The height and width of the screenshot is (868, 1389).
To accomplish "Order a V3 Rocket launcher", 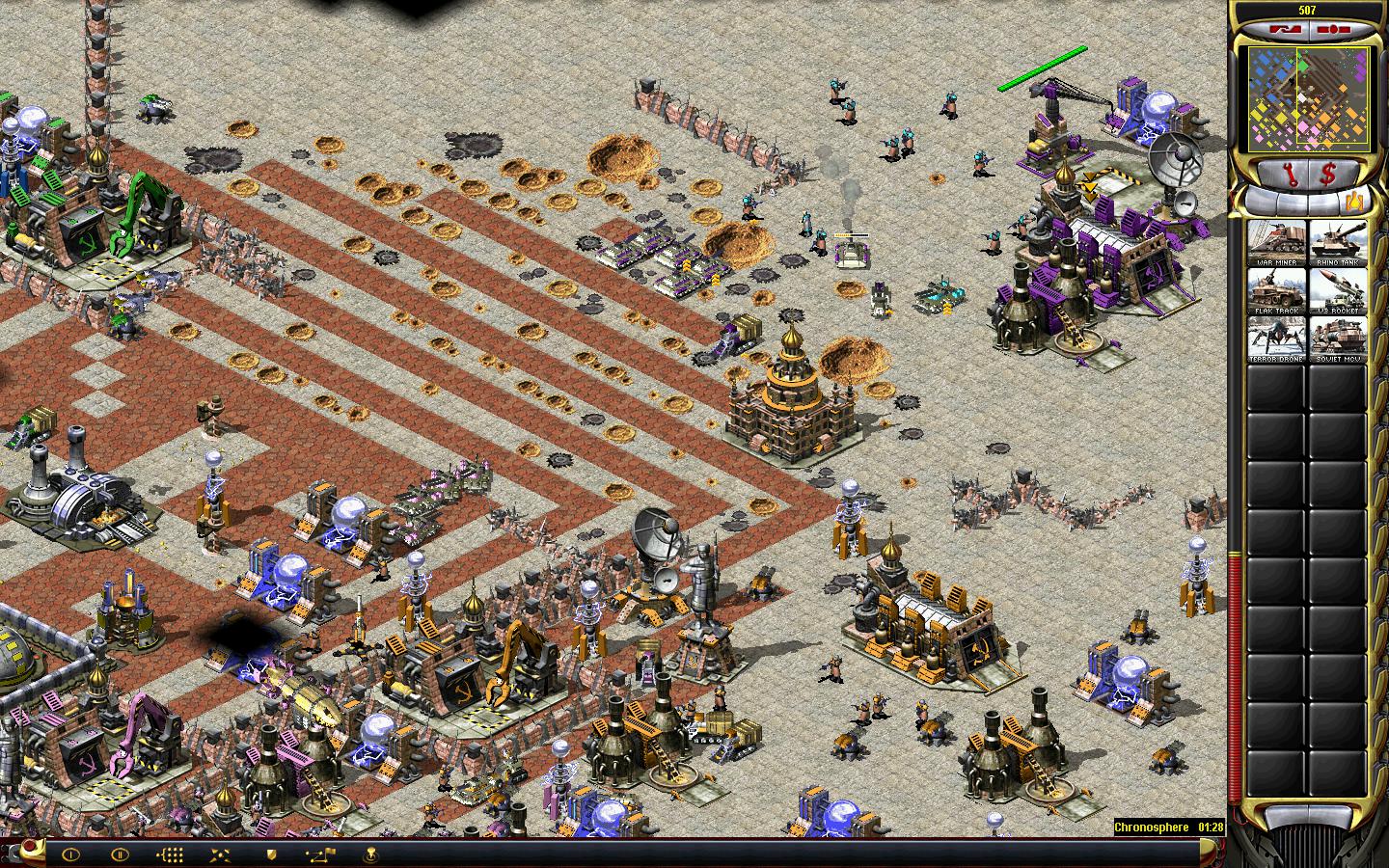I will [1337, 290].
